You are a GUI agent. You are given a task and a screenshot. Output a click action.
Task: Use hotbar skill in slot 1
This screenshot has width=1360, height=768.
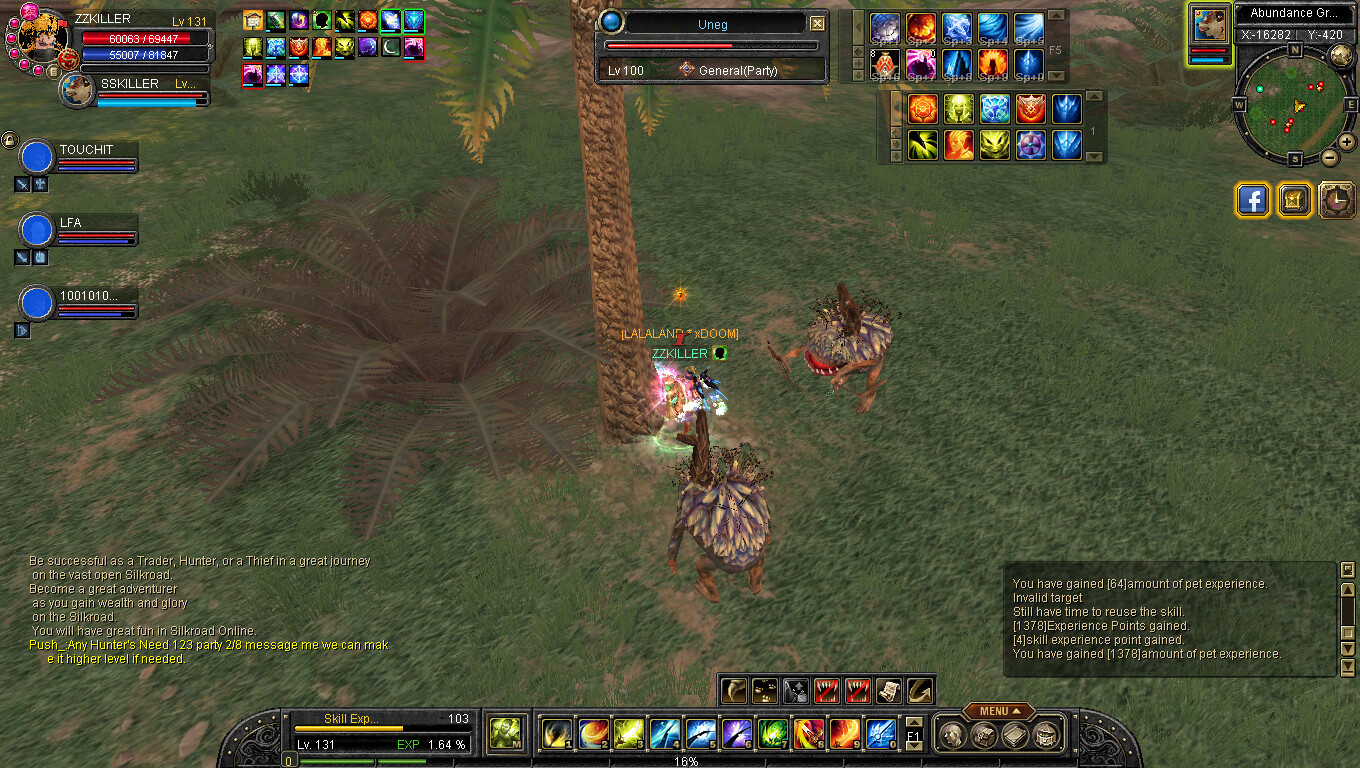(557, 734)
